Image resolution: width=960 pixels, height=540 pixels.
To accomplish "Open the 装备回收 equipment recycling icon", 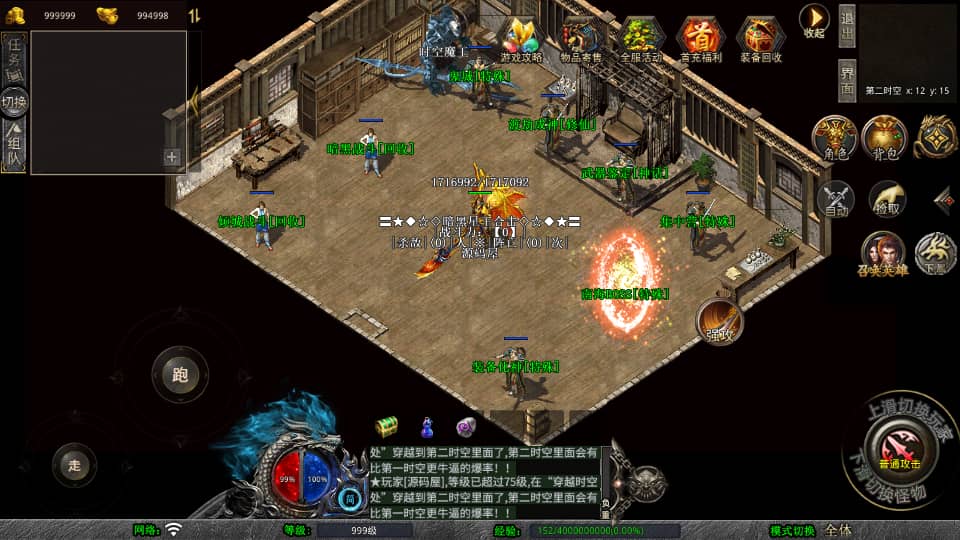I will click(761, 38).
